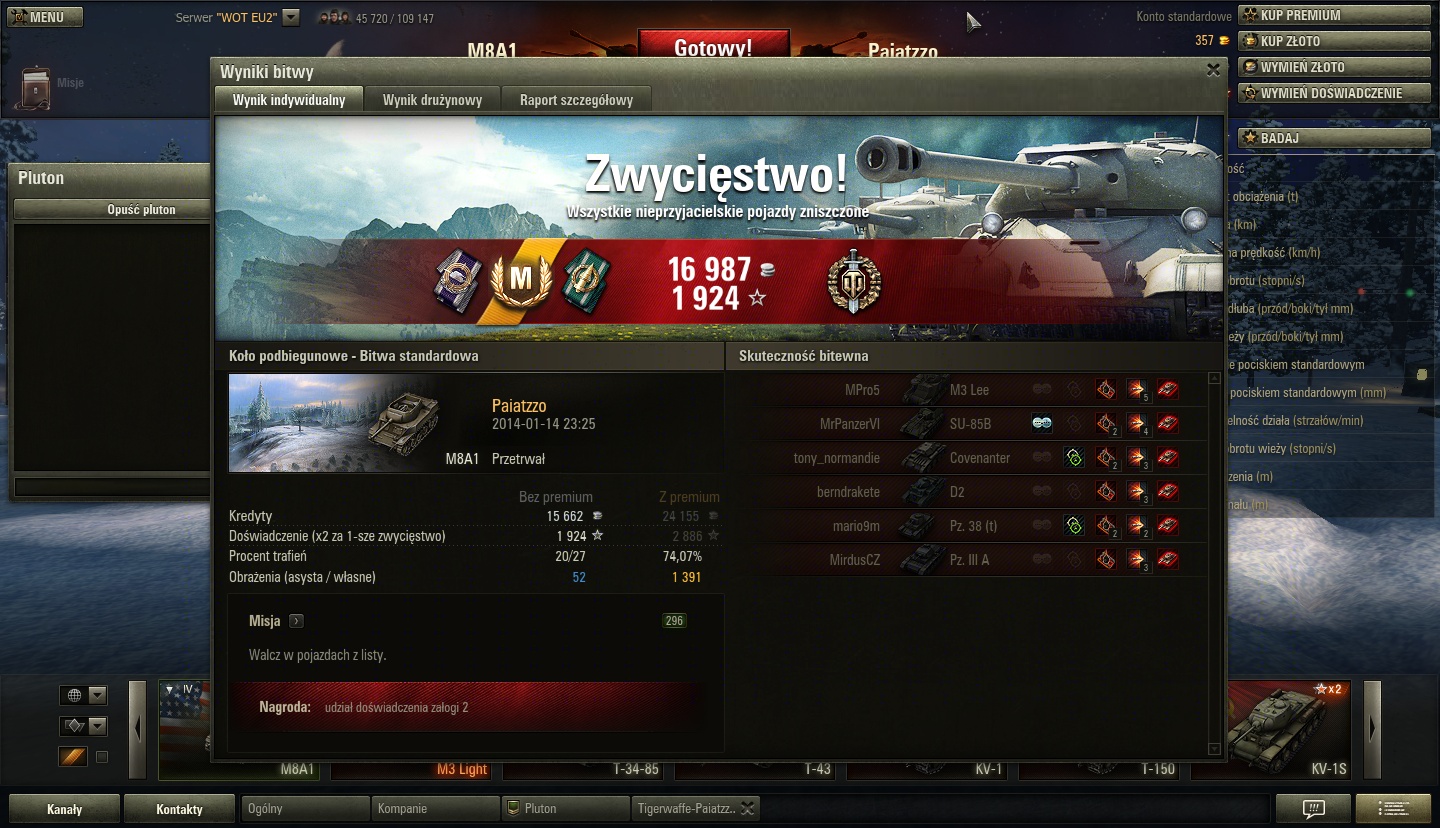
Task: Select the Wynik indywidualny tab
Action: (289, 100)
